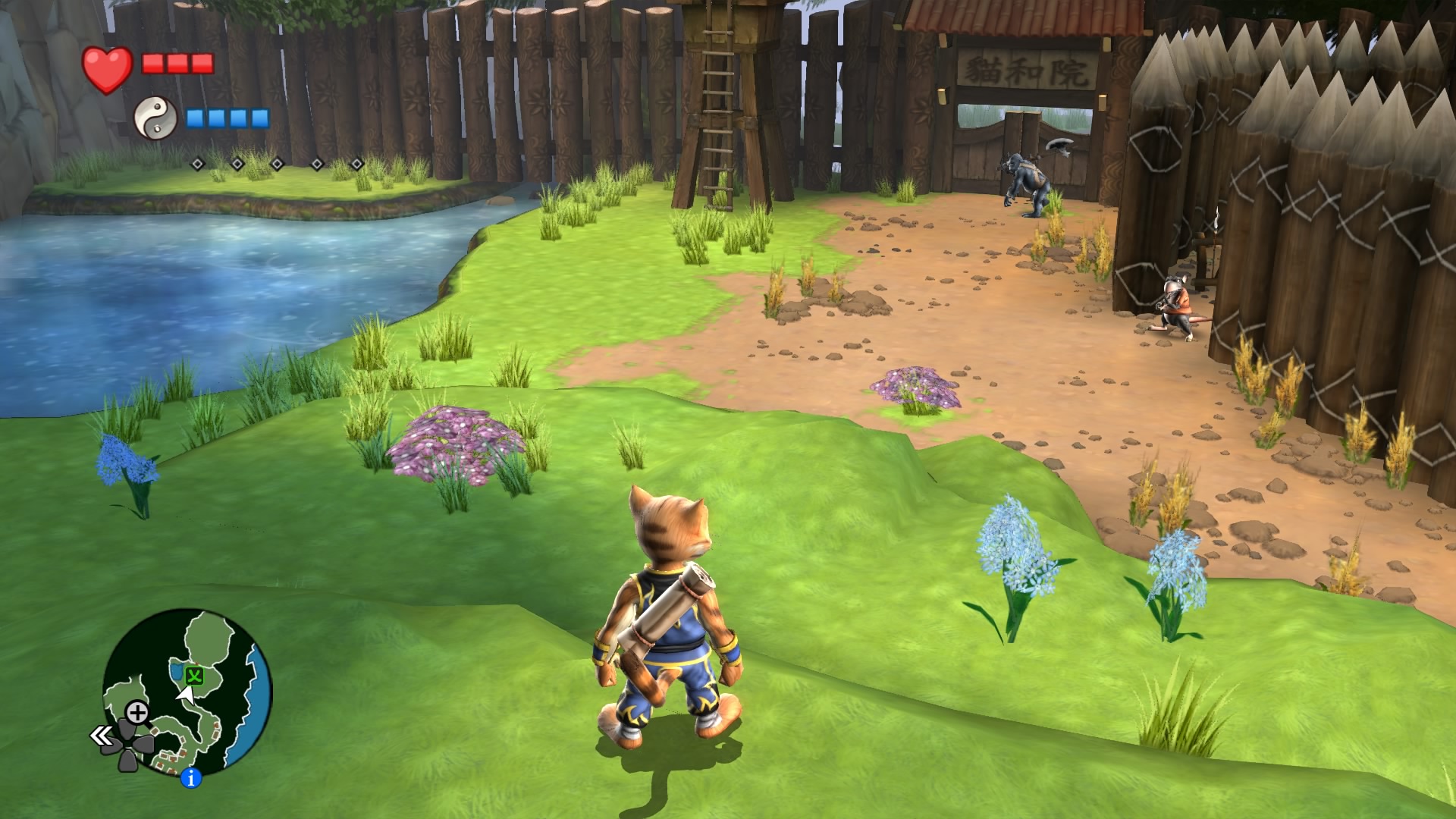This screenshot has width=1456, height=819.
Task: Click the yin-yang chi icon
Action: (155, 118)
